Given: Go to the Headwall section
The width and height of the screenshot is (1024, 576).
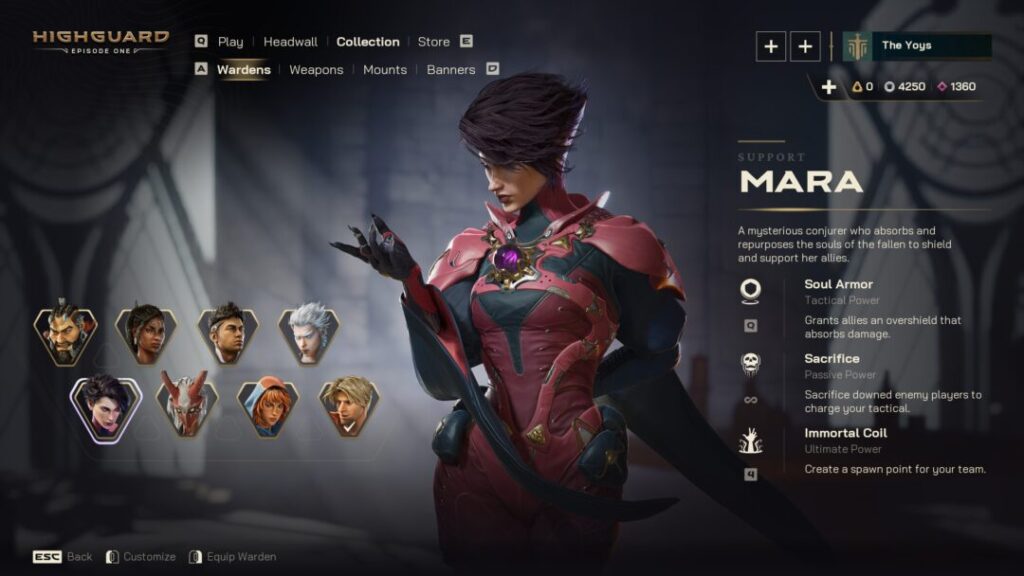Looking at the screenshot, I should pyautogui.click(x=290, y=42).
